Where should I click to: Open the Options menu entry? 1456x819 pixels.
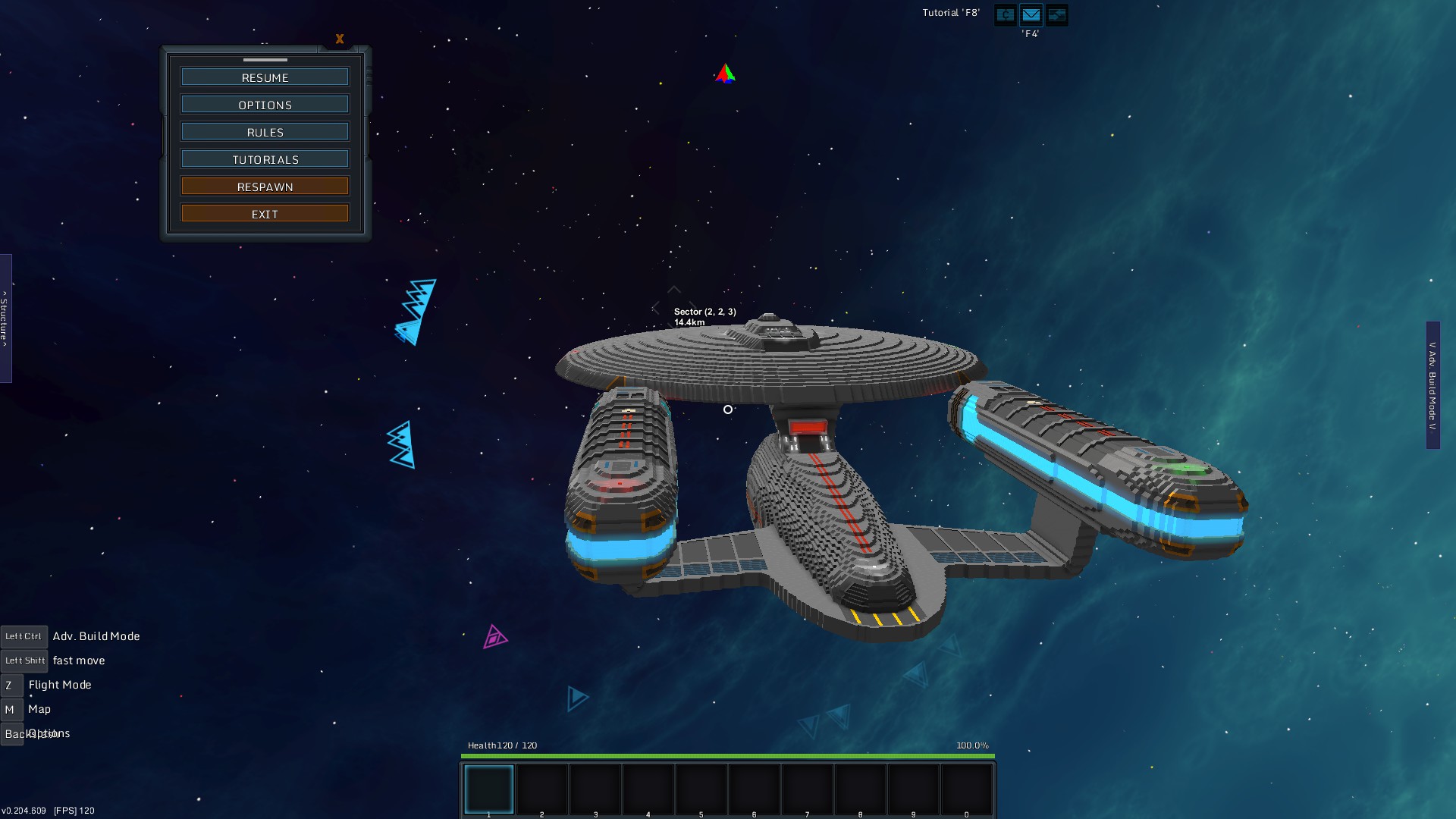265,105
